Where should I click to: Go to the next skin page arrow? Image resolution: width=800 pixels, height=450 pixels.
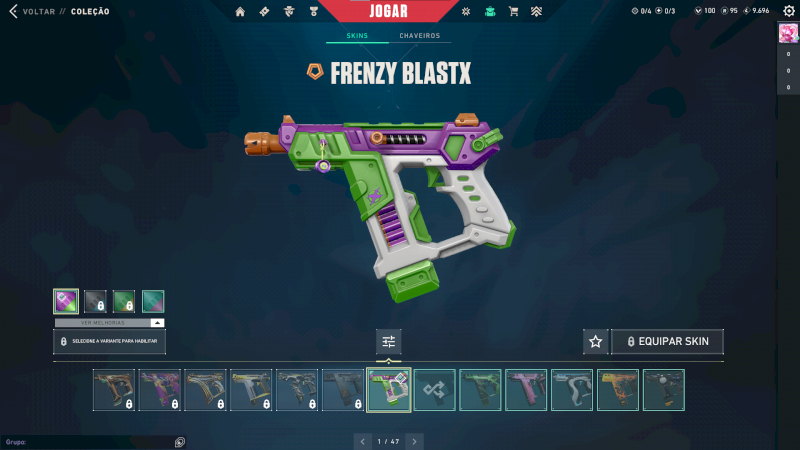414,441
